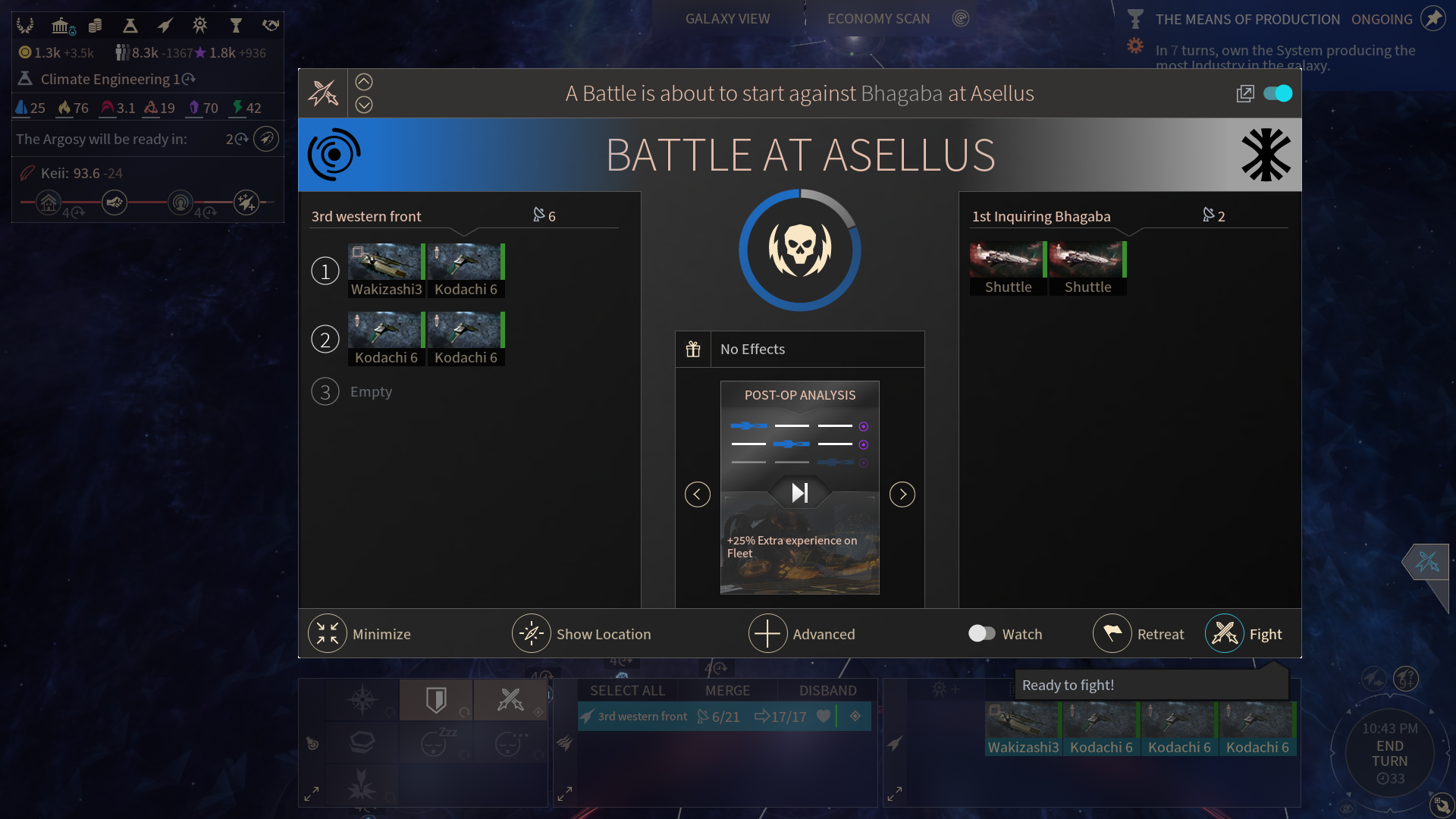The image size is (1456, 819).
Task: Open the Galaxy View
Action: point(727,19)
